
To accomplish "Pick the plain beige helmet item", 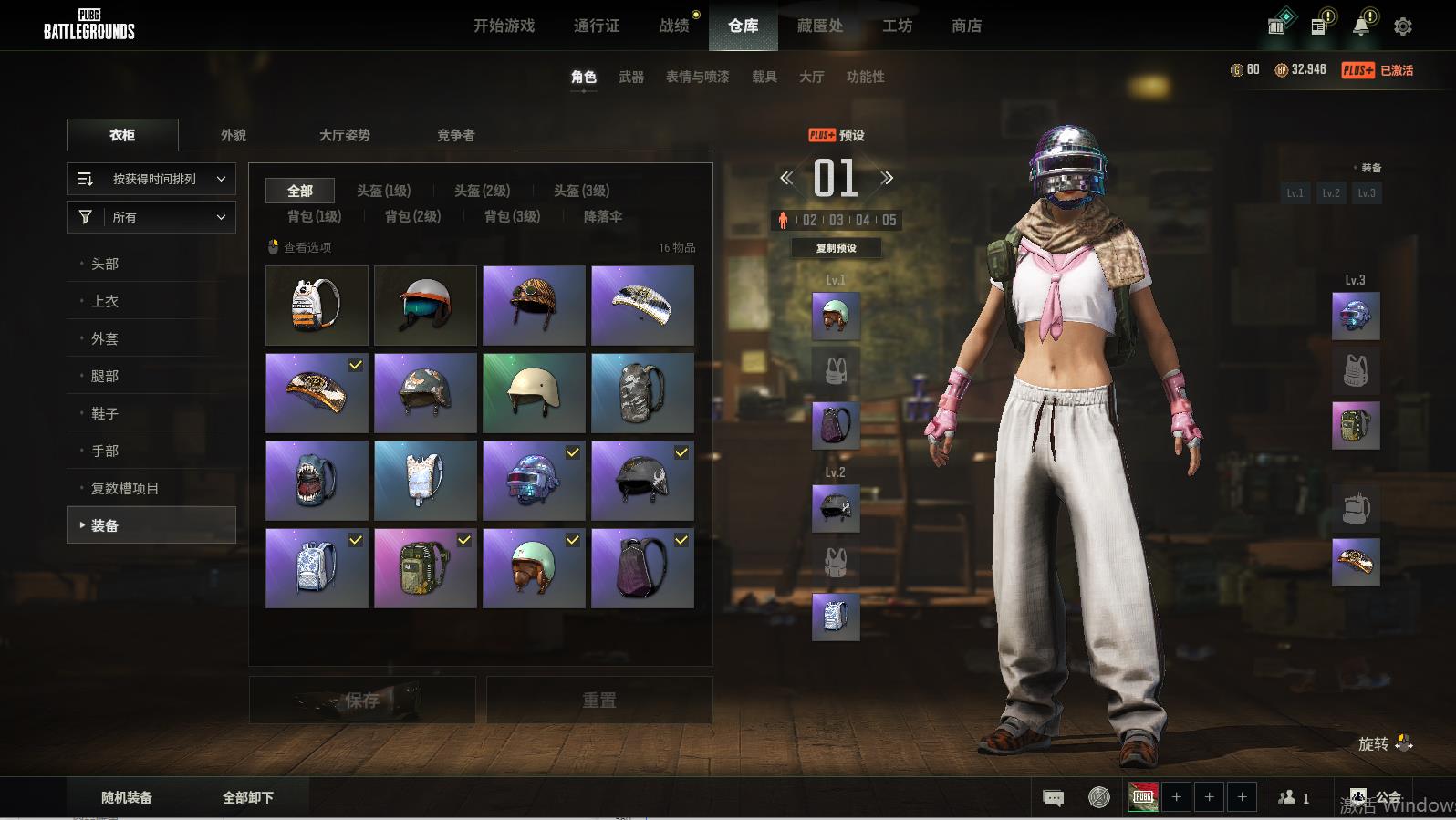I will tap(534, 393).
